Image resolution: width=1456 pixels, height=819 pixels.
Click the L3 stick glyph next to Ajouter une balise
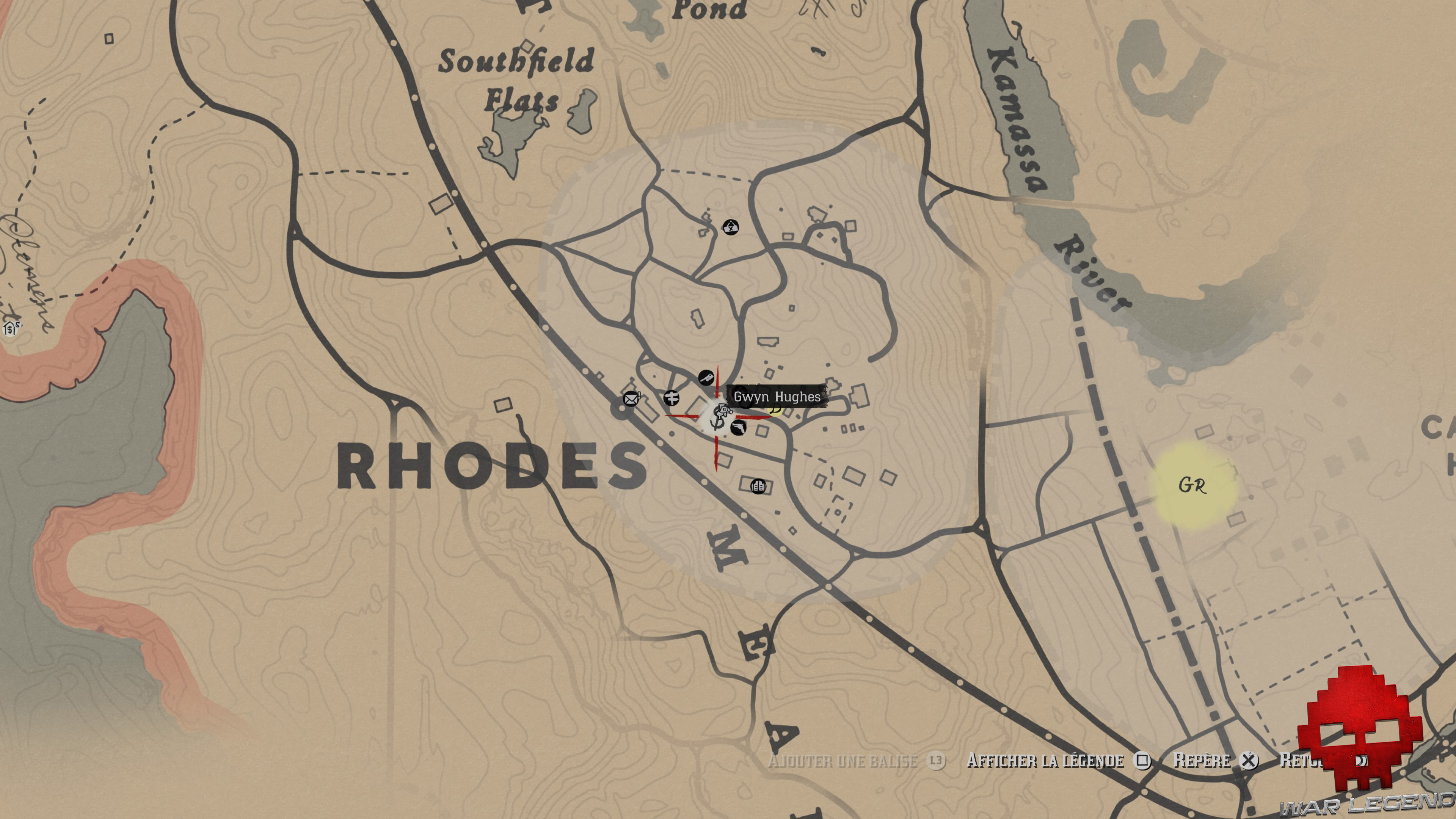point(937,761)
